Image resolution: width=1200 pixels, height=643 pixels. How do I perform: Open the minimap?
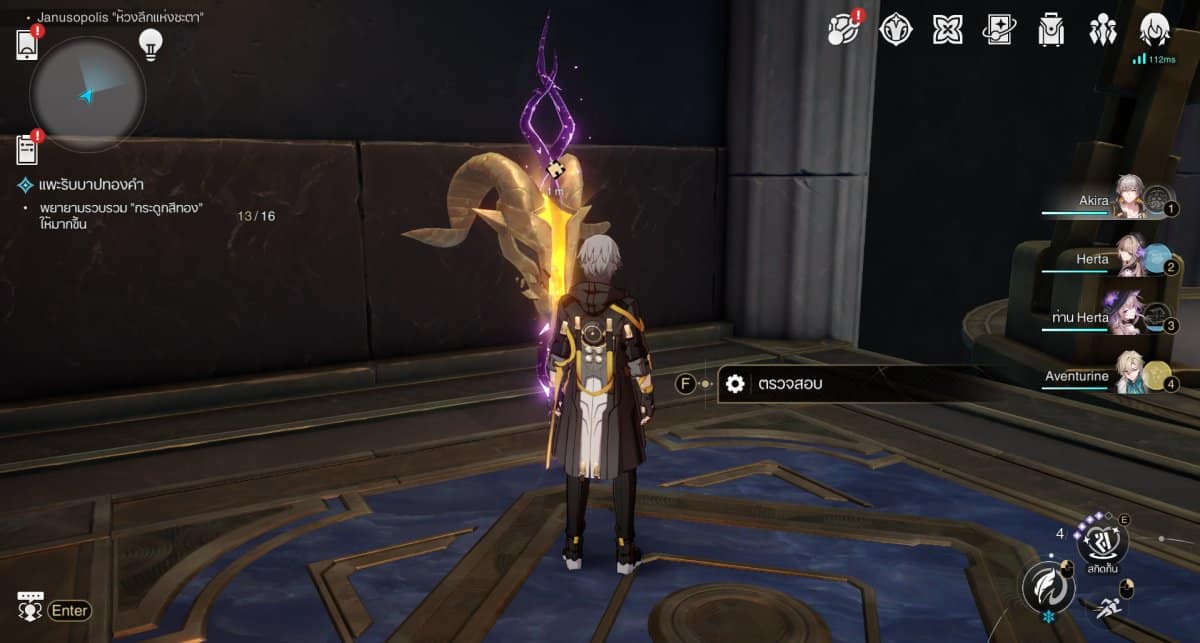88,95
